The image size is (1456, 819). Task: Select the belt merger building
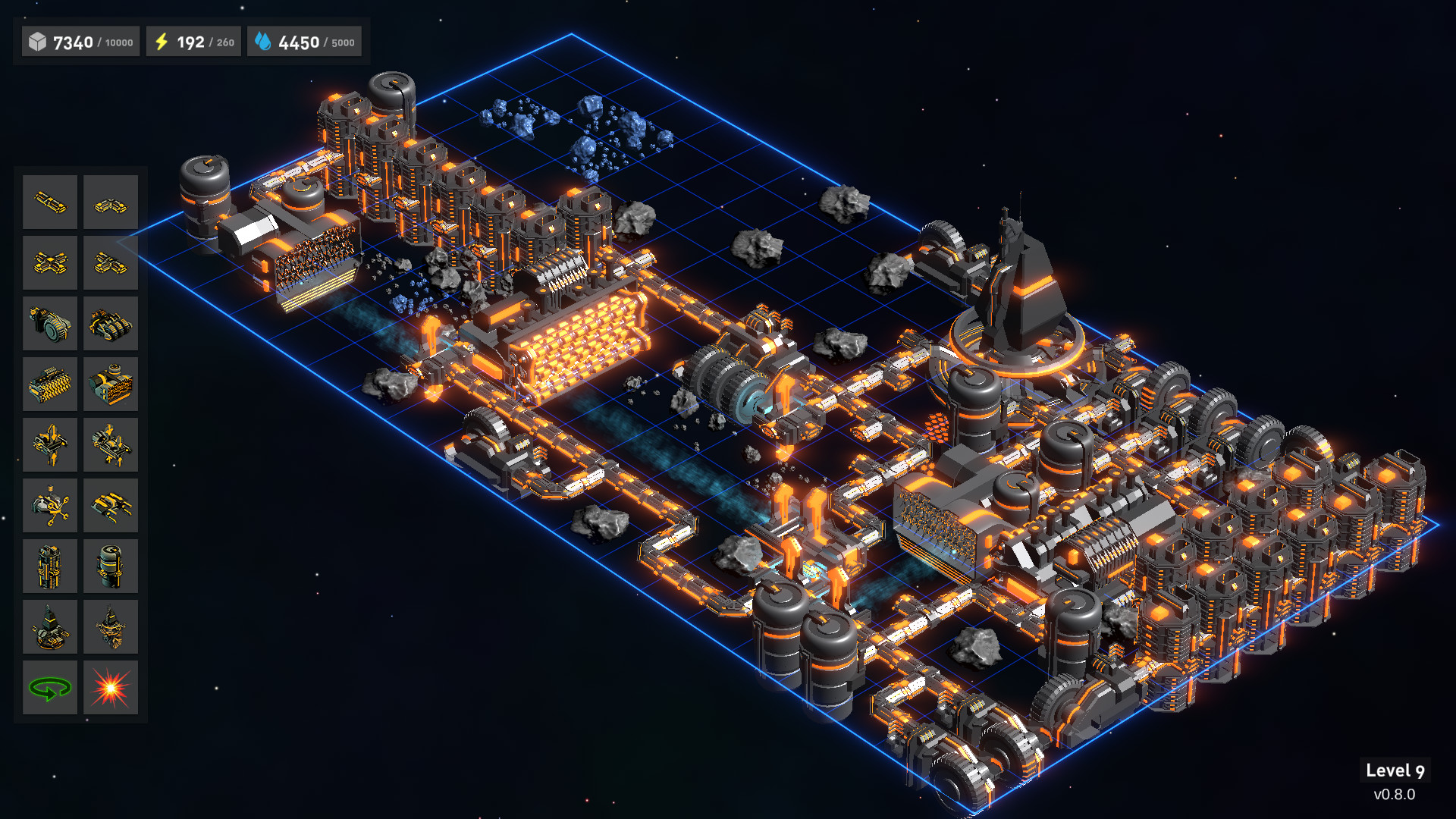(x=110, y=262)
